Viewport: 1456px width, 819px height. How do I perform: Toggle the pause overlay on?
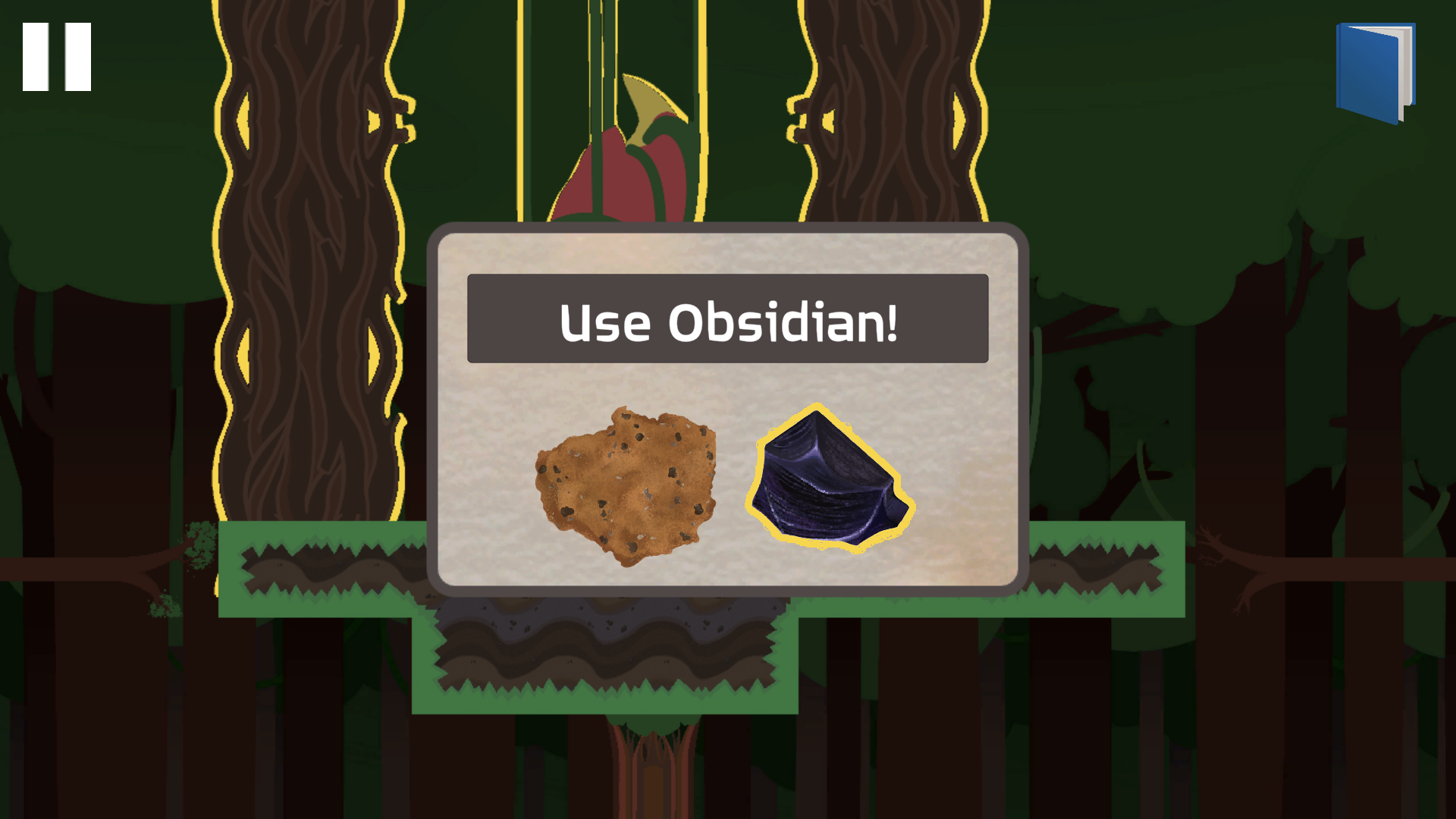[x=56, y=55]
